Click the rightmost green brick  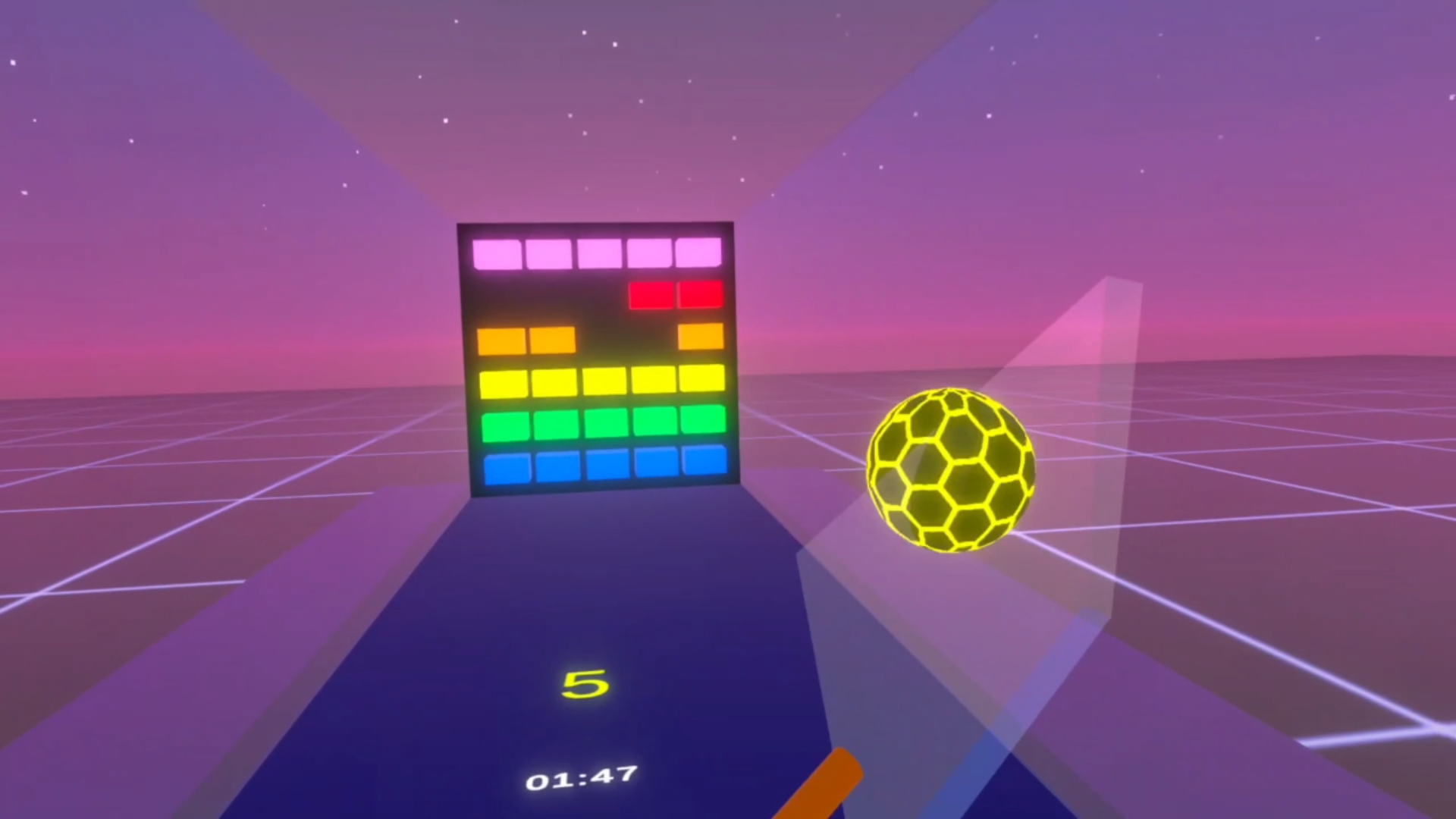click(704, 425)
